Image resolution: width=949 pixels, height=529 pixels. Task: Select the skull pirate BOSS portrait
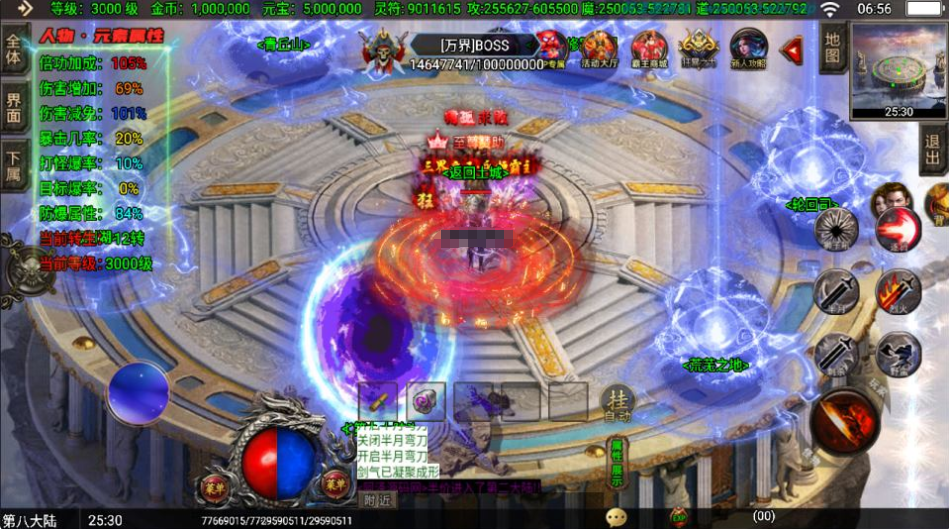coord(383,50)
